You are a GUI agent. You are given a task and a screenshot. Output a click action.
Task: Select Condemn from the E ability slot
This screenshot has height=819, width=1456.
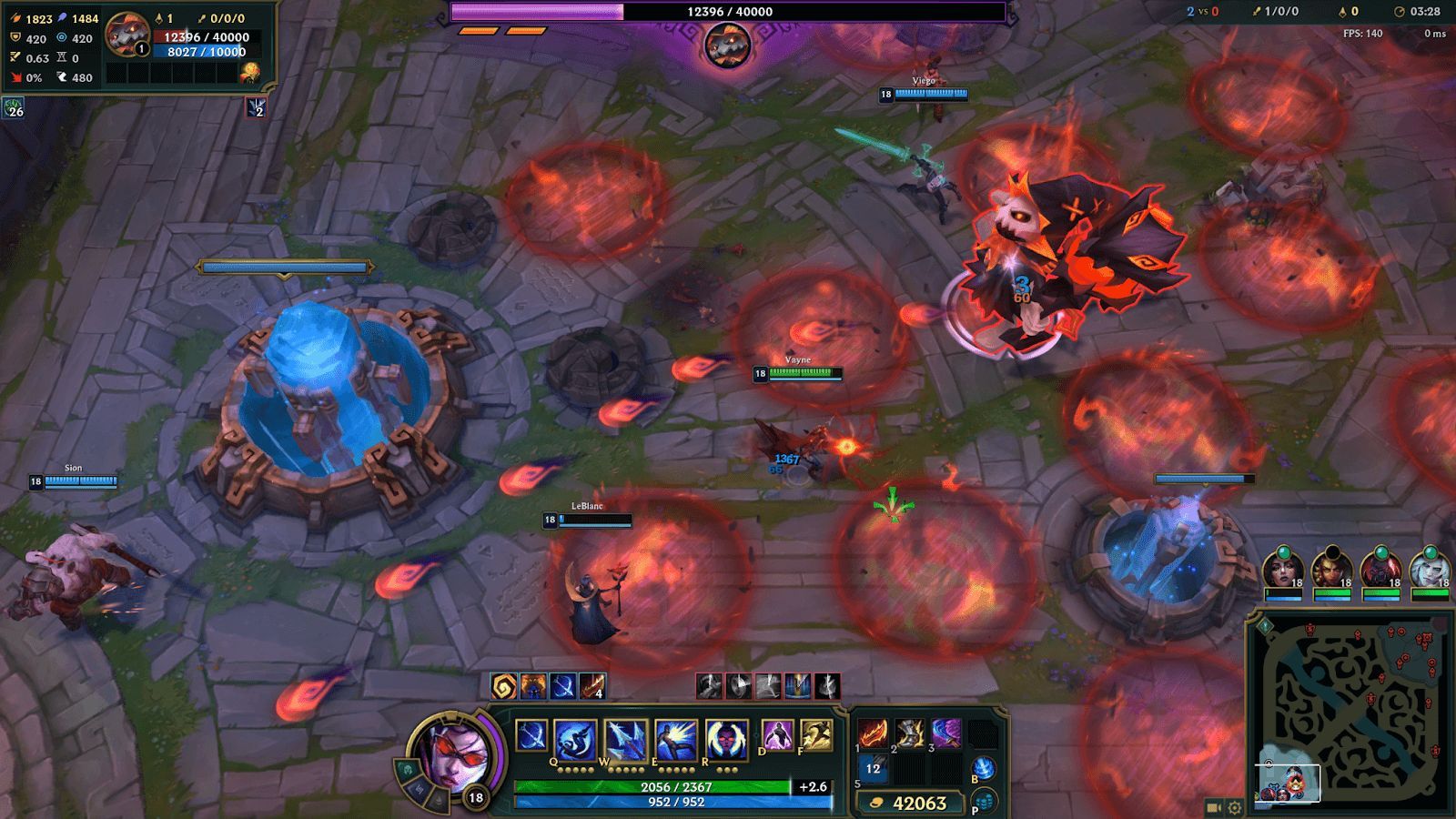(673, 737)
